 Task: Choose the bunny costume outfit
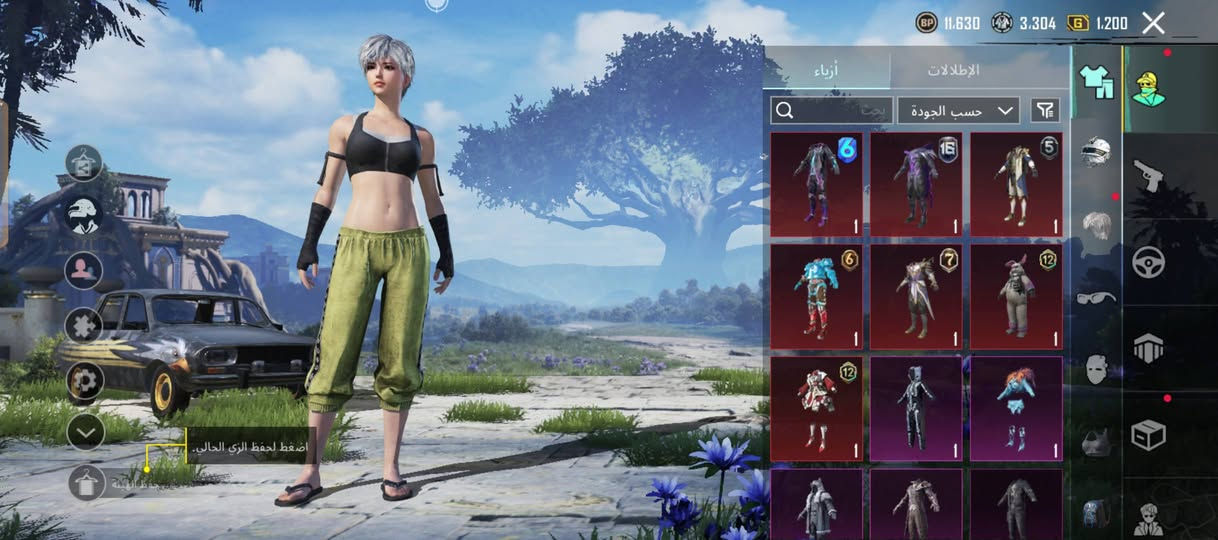[1016, 297]
